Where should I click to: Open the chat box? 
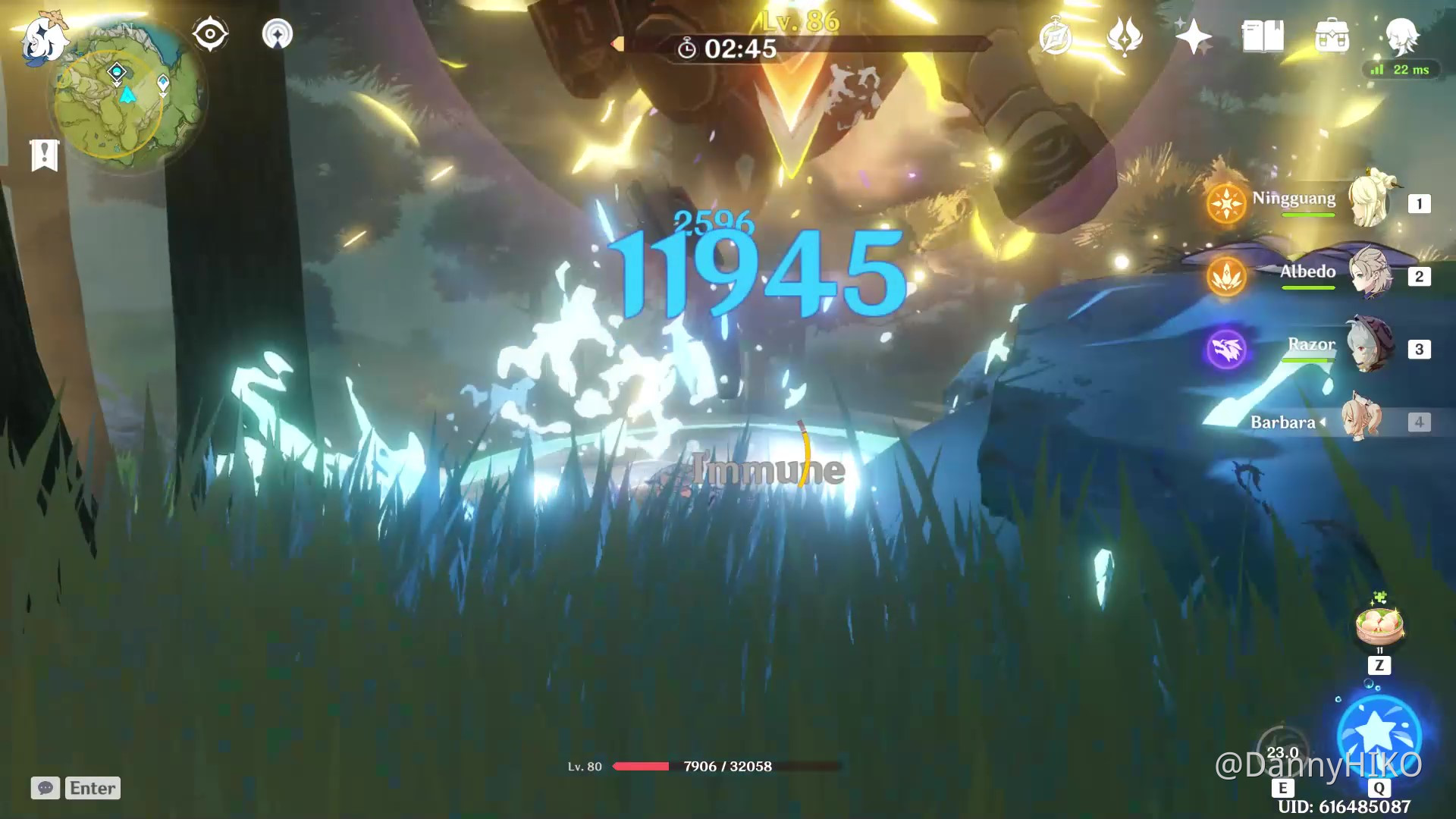click(x=45, y=788)
